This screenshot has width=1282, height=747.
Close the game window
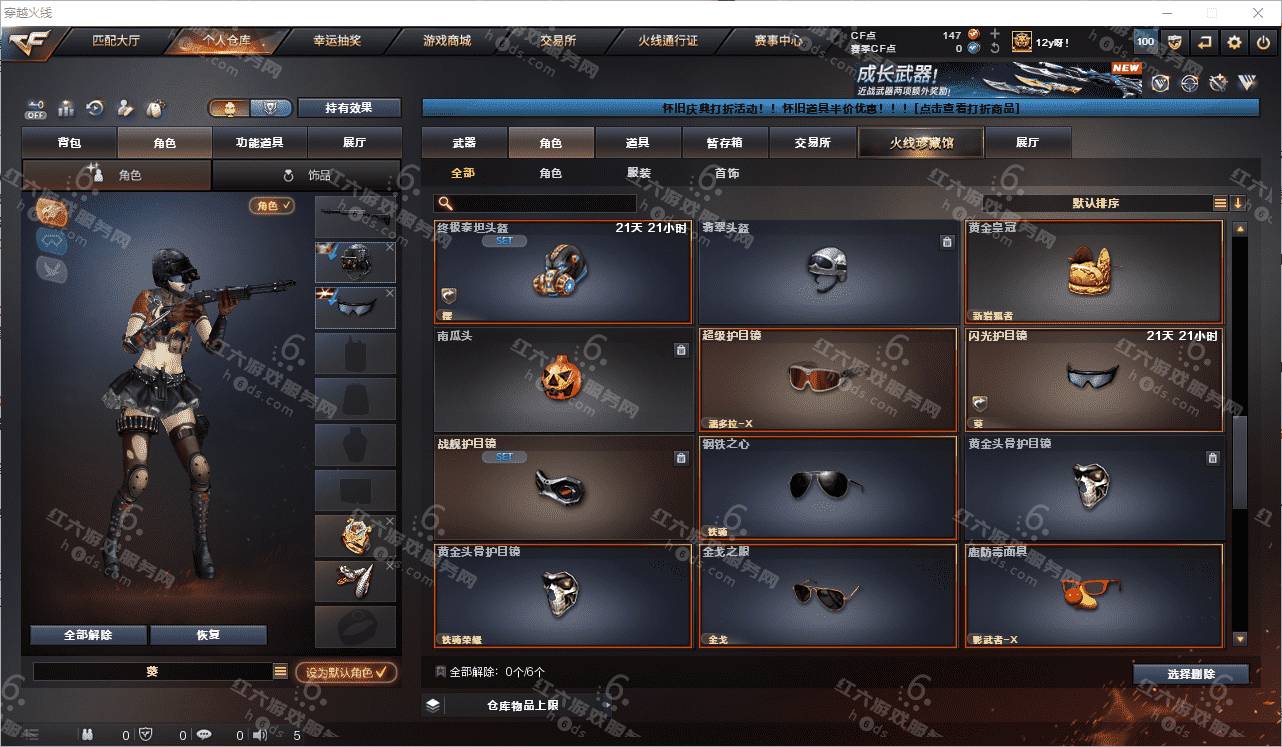pos(1259,13)
